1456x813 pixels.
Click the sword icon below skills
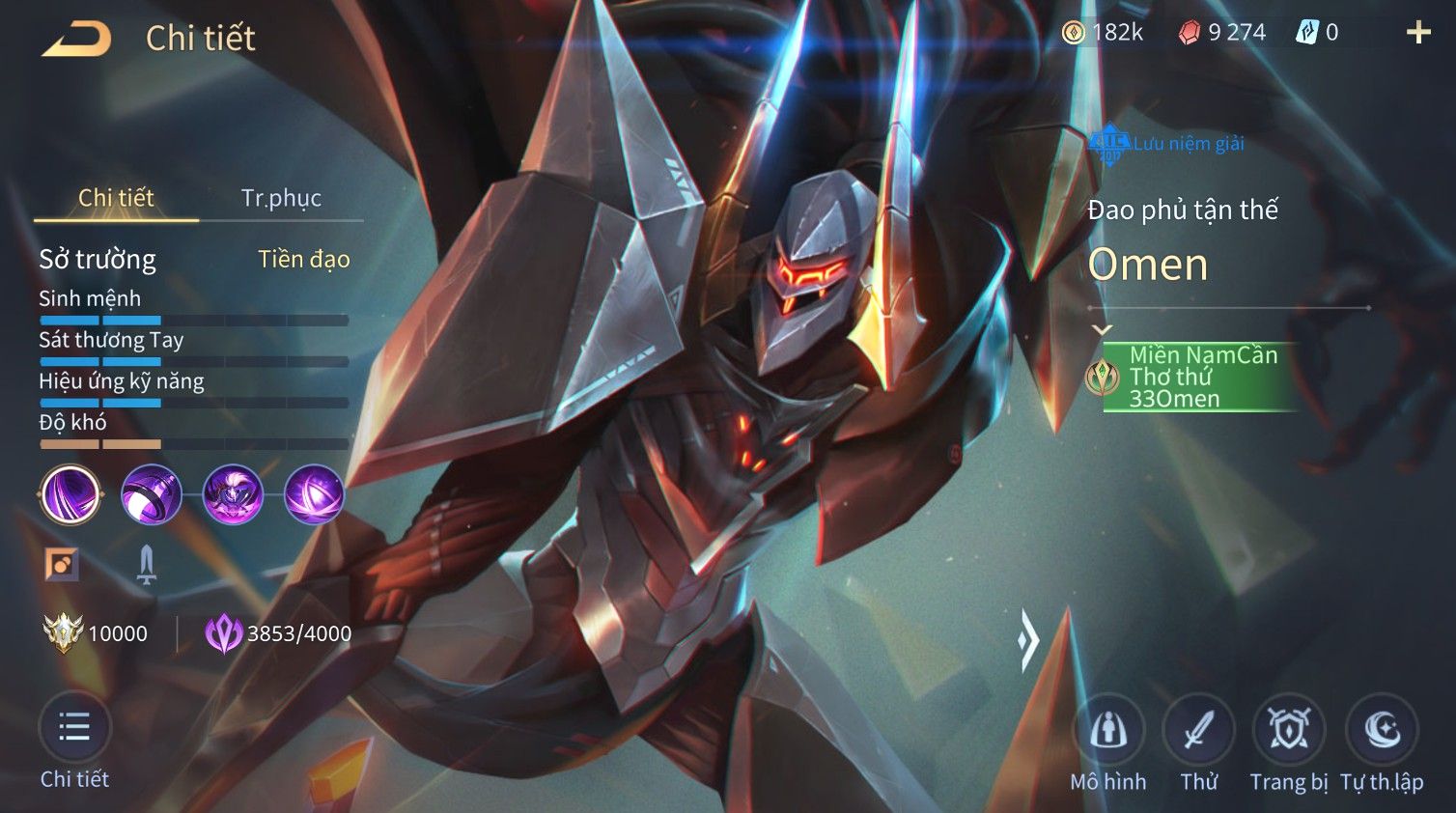pyautogui.click(x=146, y=565)
